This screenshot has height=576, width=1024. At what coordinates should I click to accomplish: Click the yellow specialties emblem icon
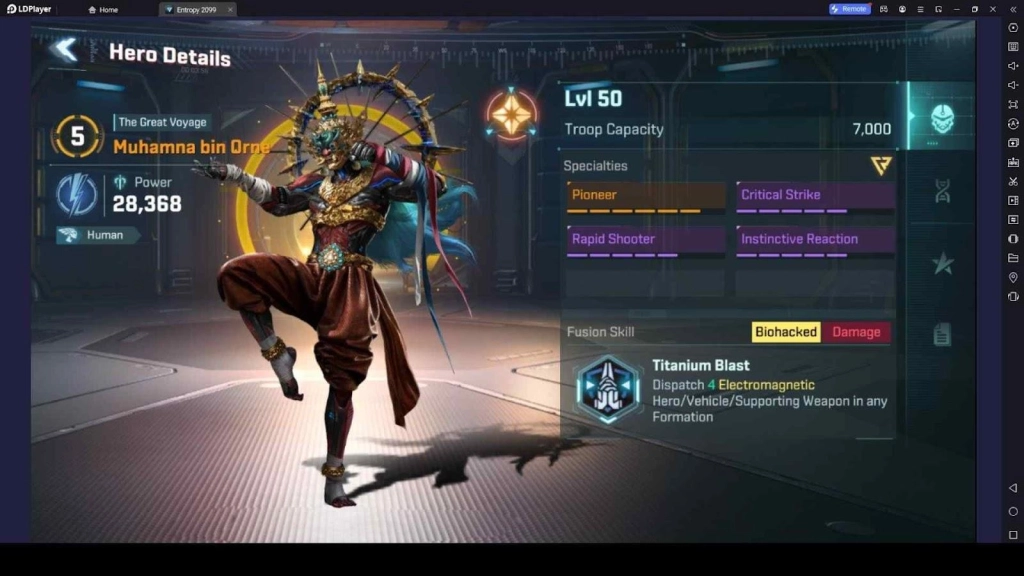(x=880, y=166)
